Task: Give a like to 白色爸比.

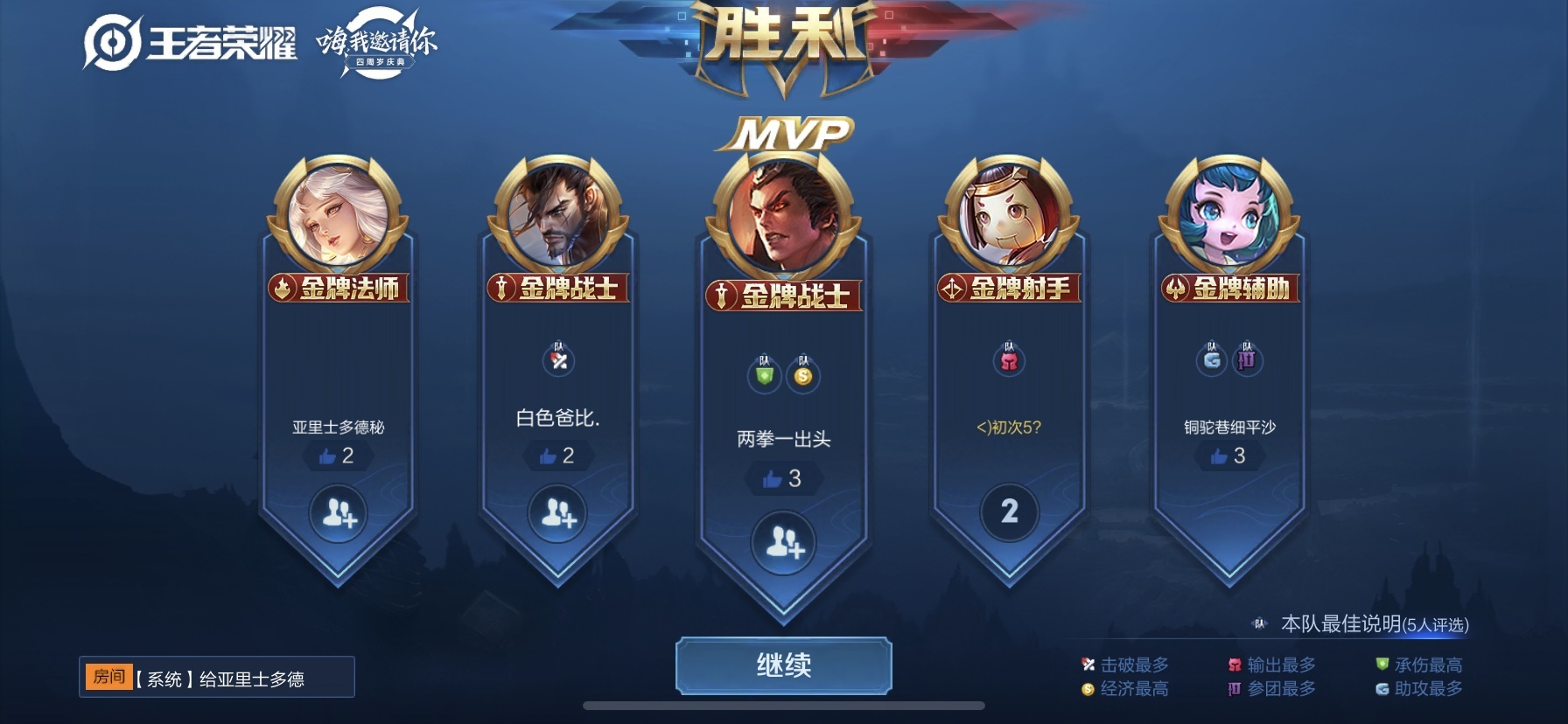Action: pyautogui.click(x=556, y=456)
